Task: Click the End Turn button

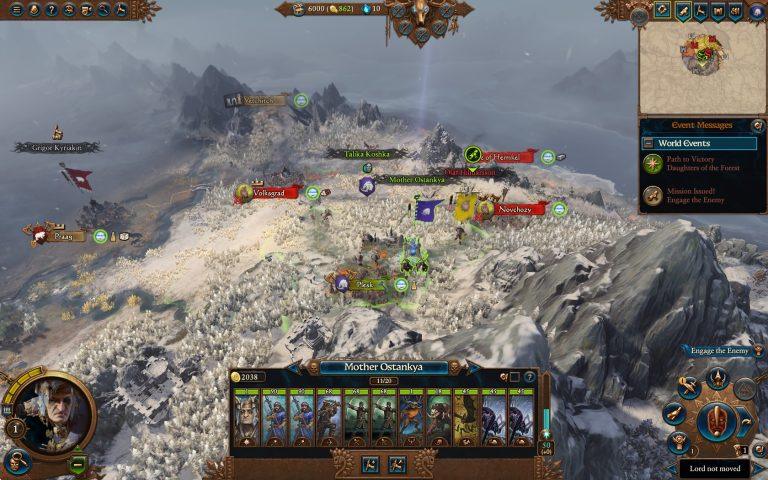Action: click(x=716, y=422)
